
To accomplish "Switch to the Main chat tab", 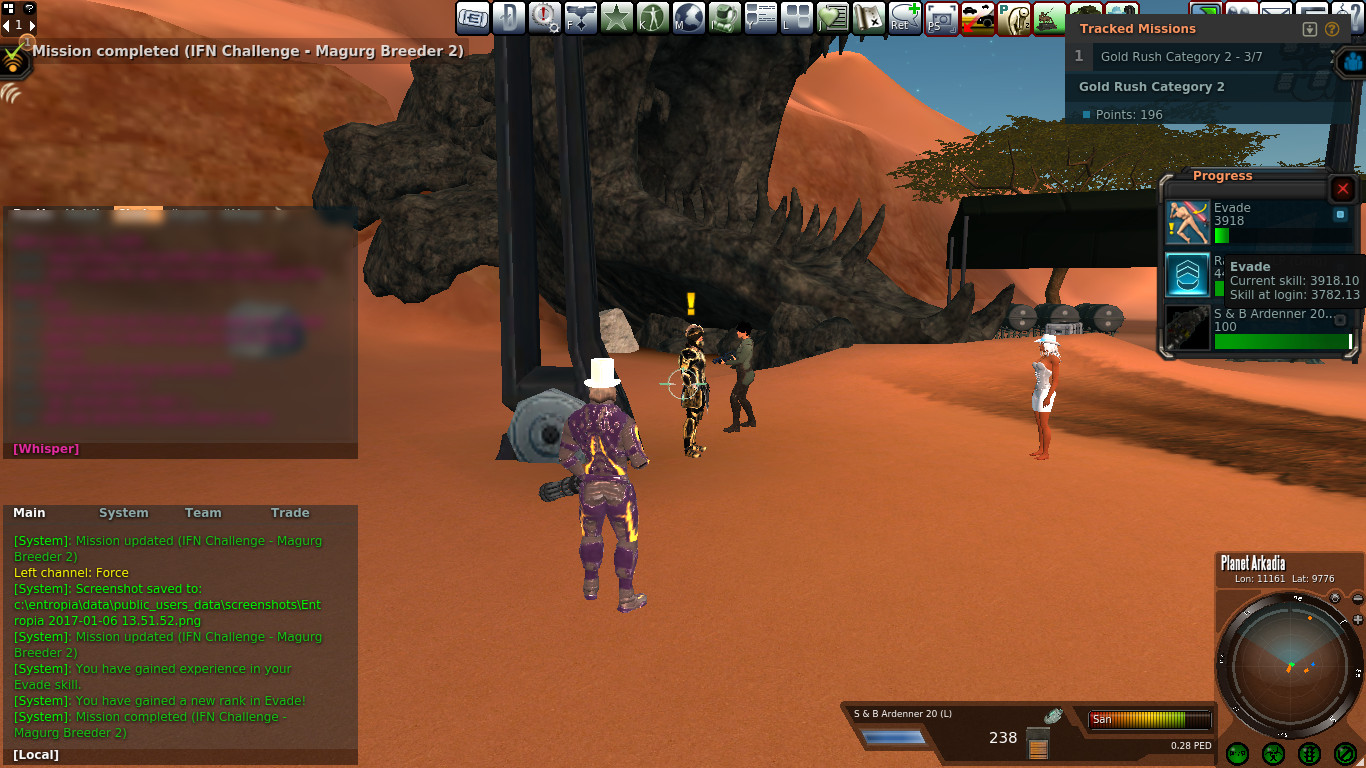I will pos(29,513).
